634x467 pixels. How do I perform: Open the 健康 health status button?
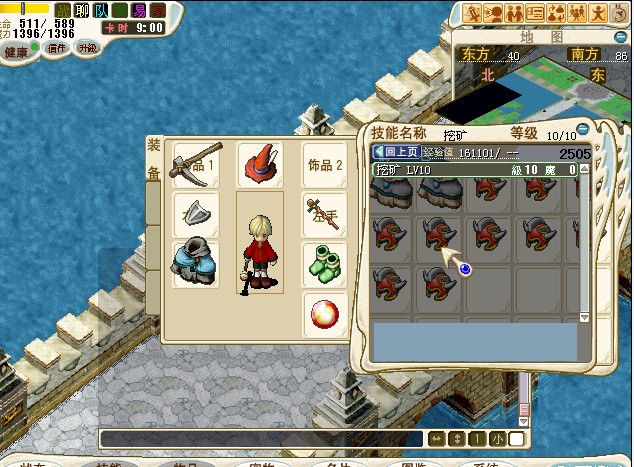[x=17, y=50]
